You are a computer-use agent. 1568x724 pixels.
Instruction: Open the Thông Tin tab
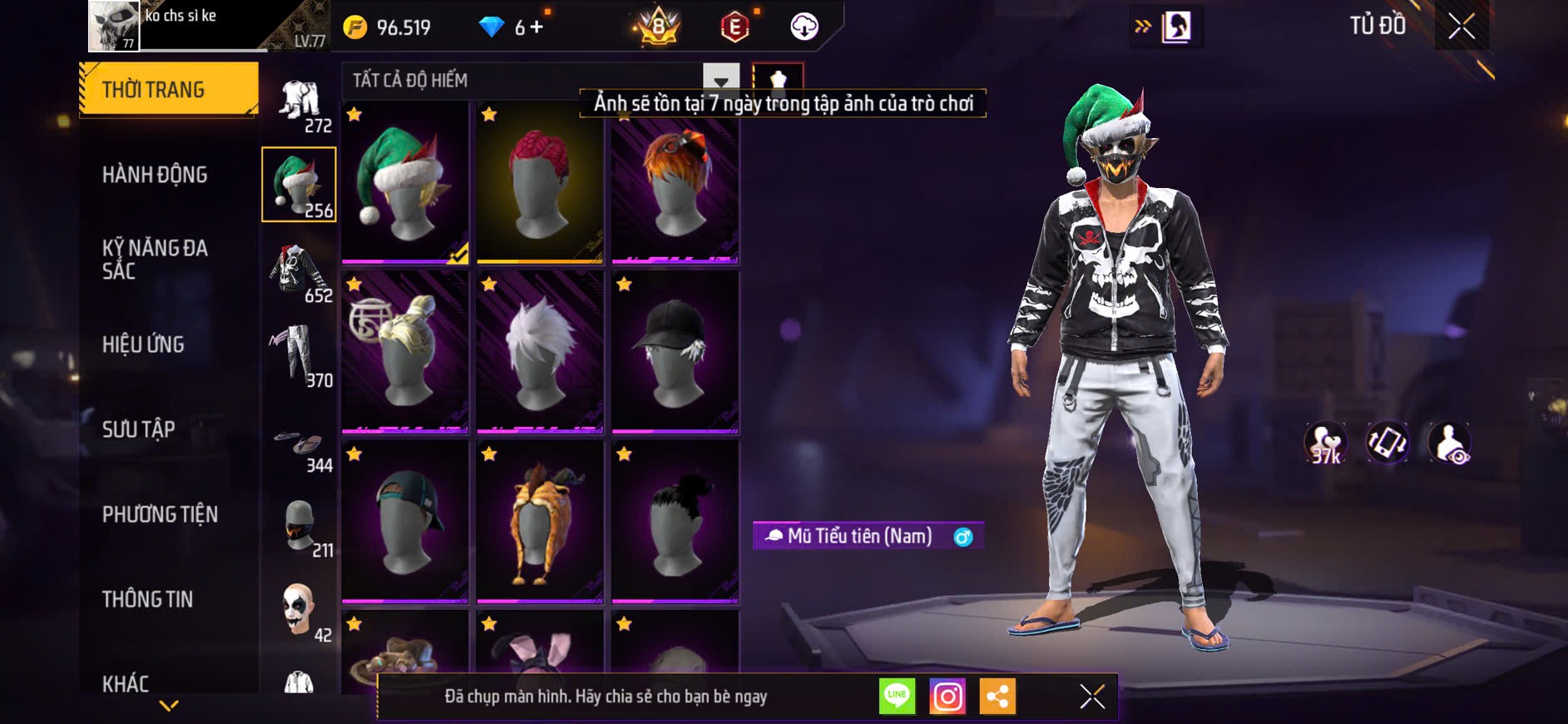point(147,599)
